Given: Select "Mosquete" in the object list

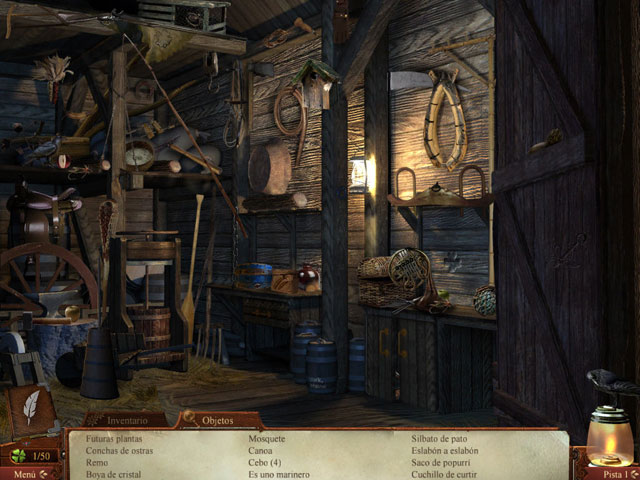Looking at the screenshot, I should pyautogui.click(x=267, y=439).
